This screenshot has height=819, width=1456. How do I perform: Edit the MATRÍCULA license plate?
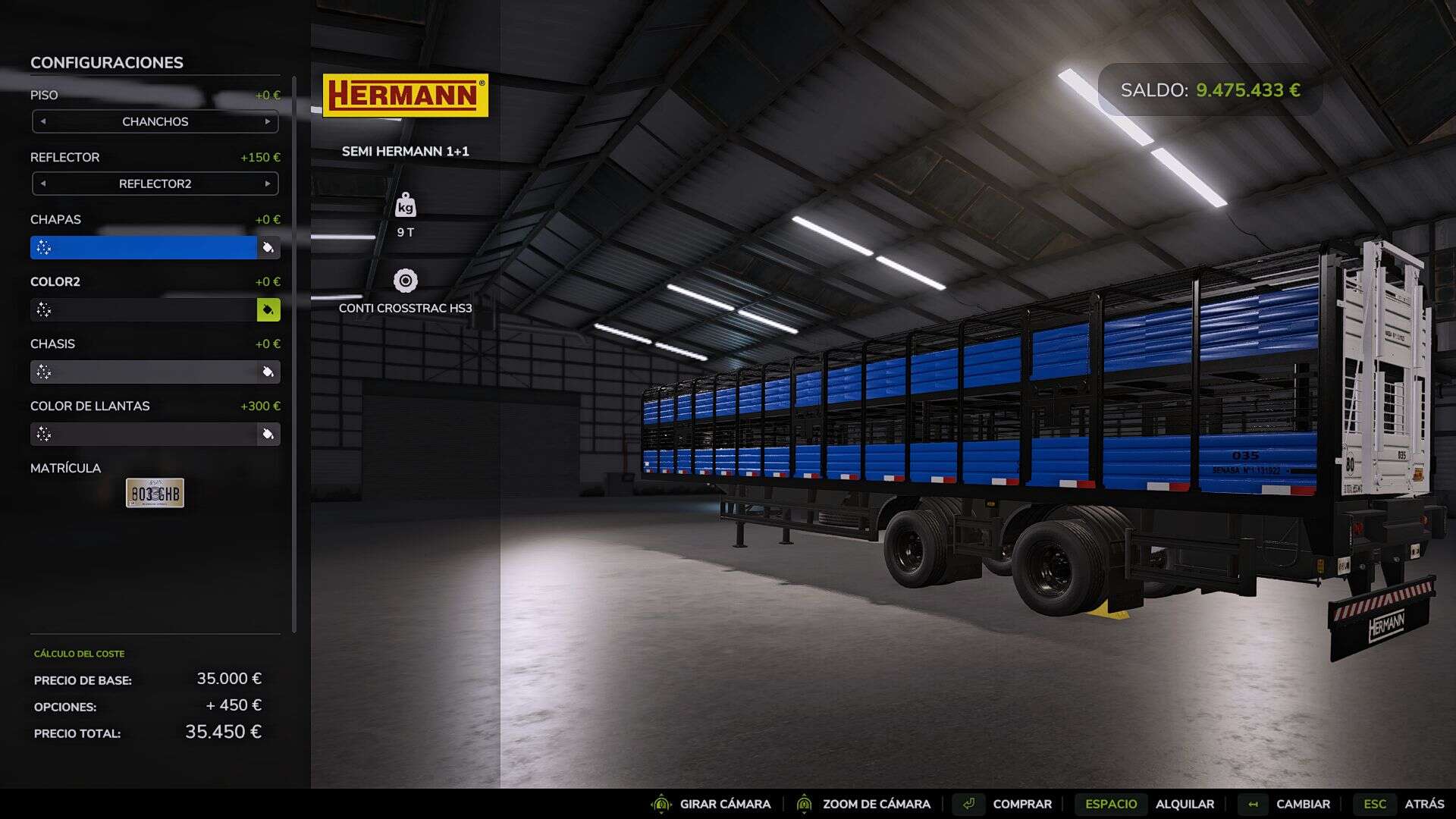tap(155, 493)
